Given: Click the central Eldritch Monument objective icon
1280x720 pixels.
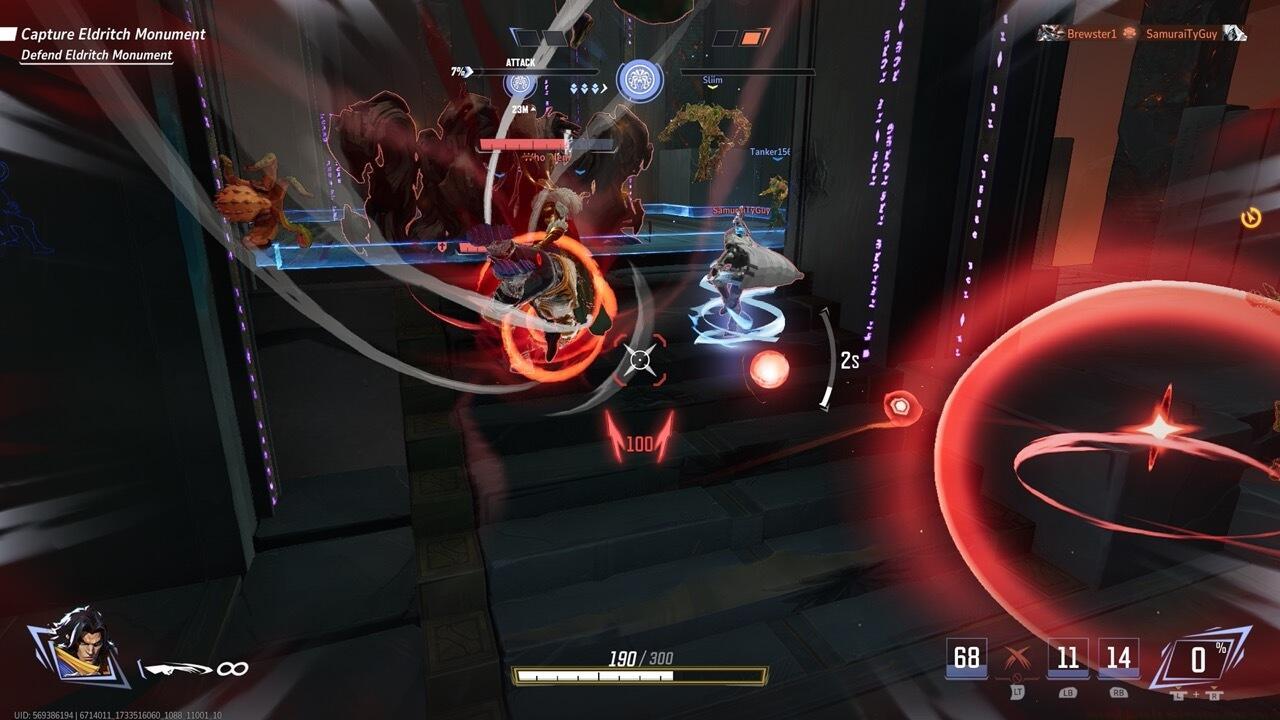Looking at the screenshot, I should [640, 80].
